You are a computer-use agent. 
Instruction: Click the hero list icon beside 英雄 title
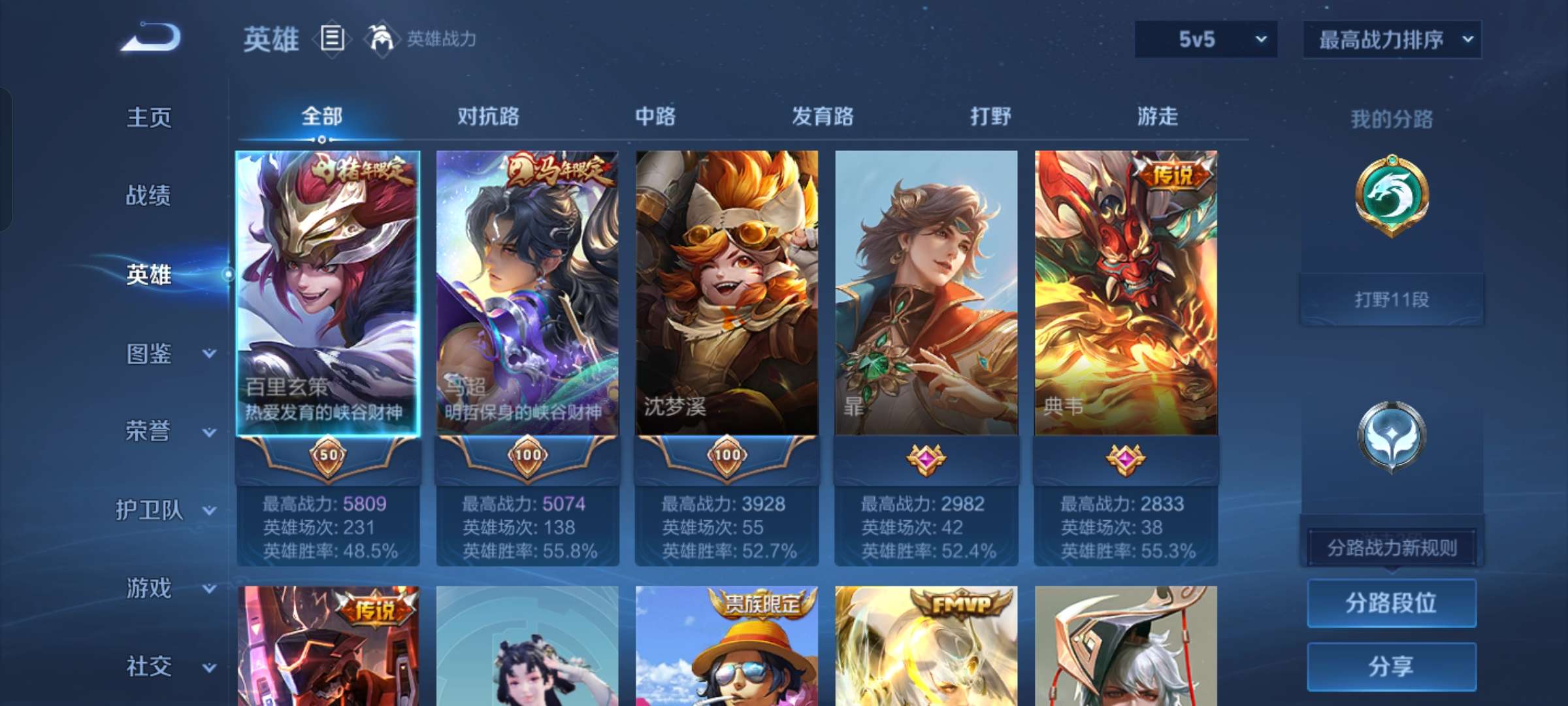[x=332, y=38]
